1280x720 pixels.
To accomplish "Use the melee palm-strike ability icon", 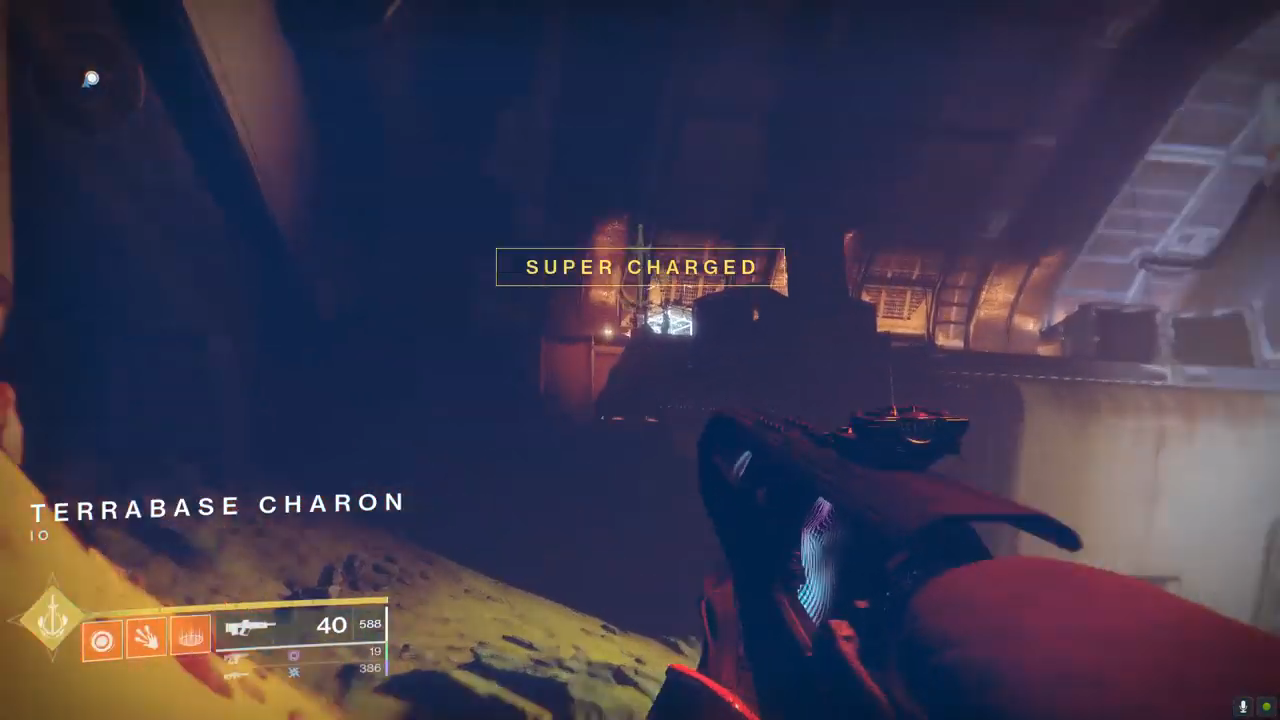I will pos(146,637).
